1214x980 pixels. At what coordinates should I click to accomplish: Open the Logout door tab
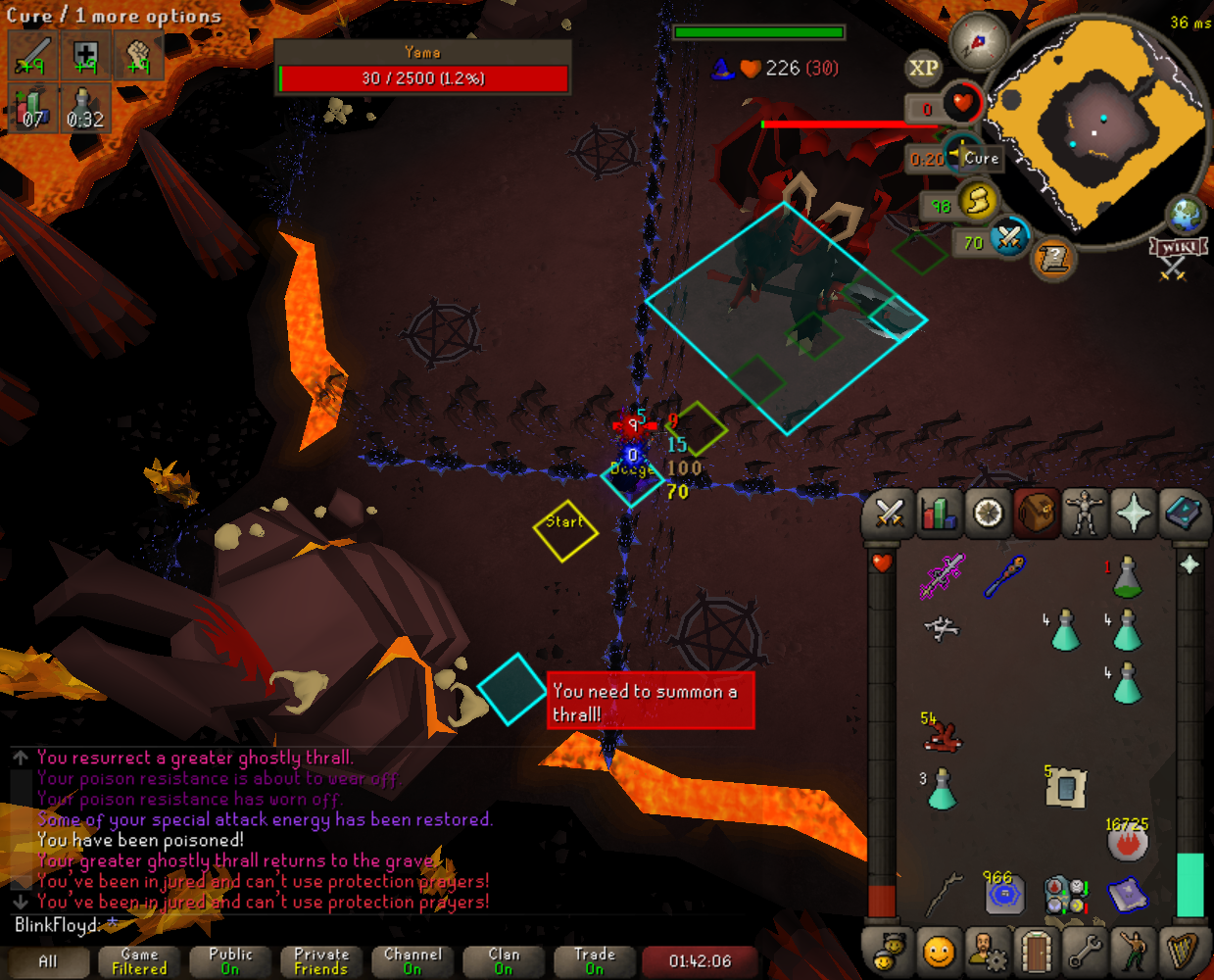pos(1036,950)
